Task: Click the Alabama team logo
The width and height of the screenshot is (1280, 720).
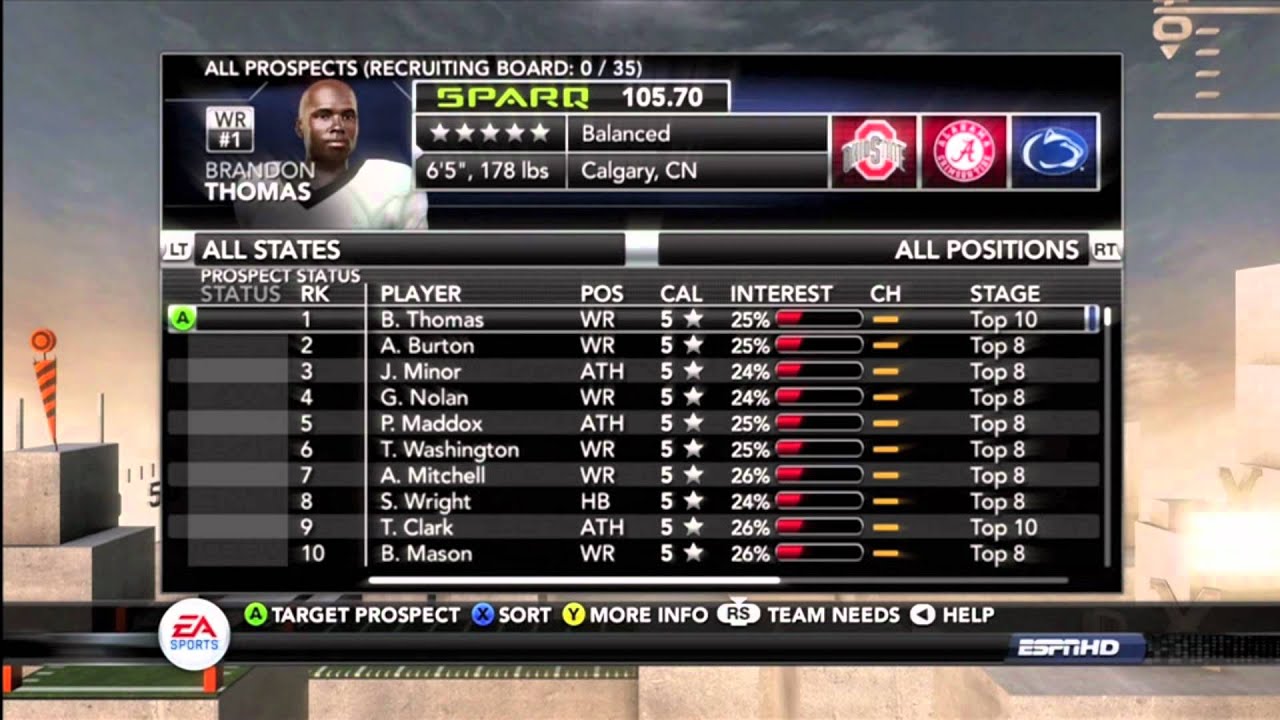Action: click(x=964, y=152)
